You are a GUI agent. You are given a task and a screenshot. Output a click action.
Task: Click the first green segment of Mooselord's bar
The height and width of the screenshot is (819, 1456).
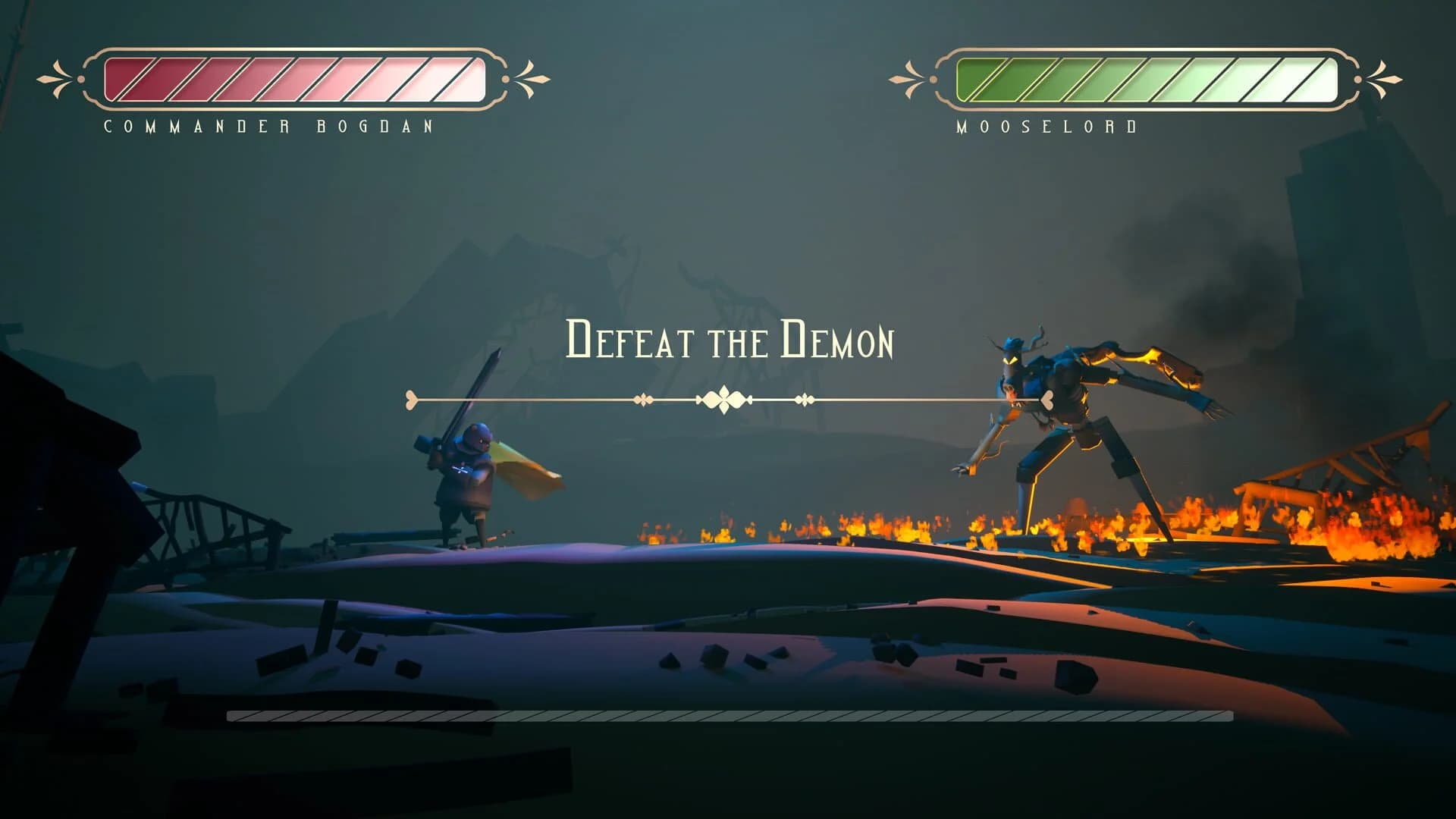tap(978, 78)
